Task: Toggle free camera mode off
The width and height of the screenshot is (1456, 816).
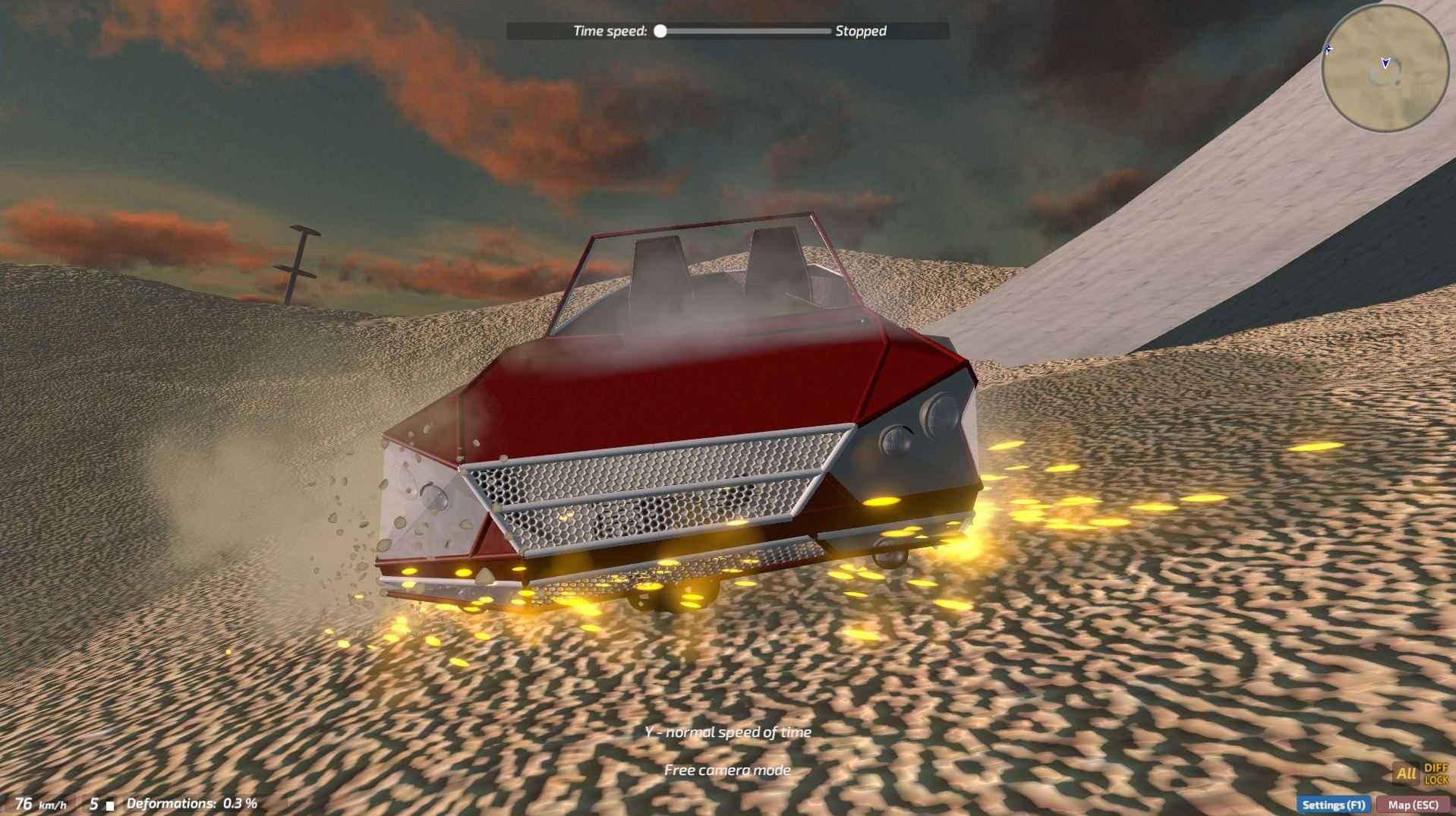Action: tap(726, 770)
